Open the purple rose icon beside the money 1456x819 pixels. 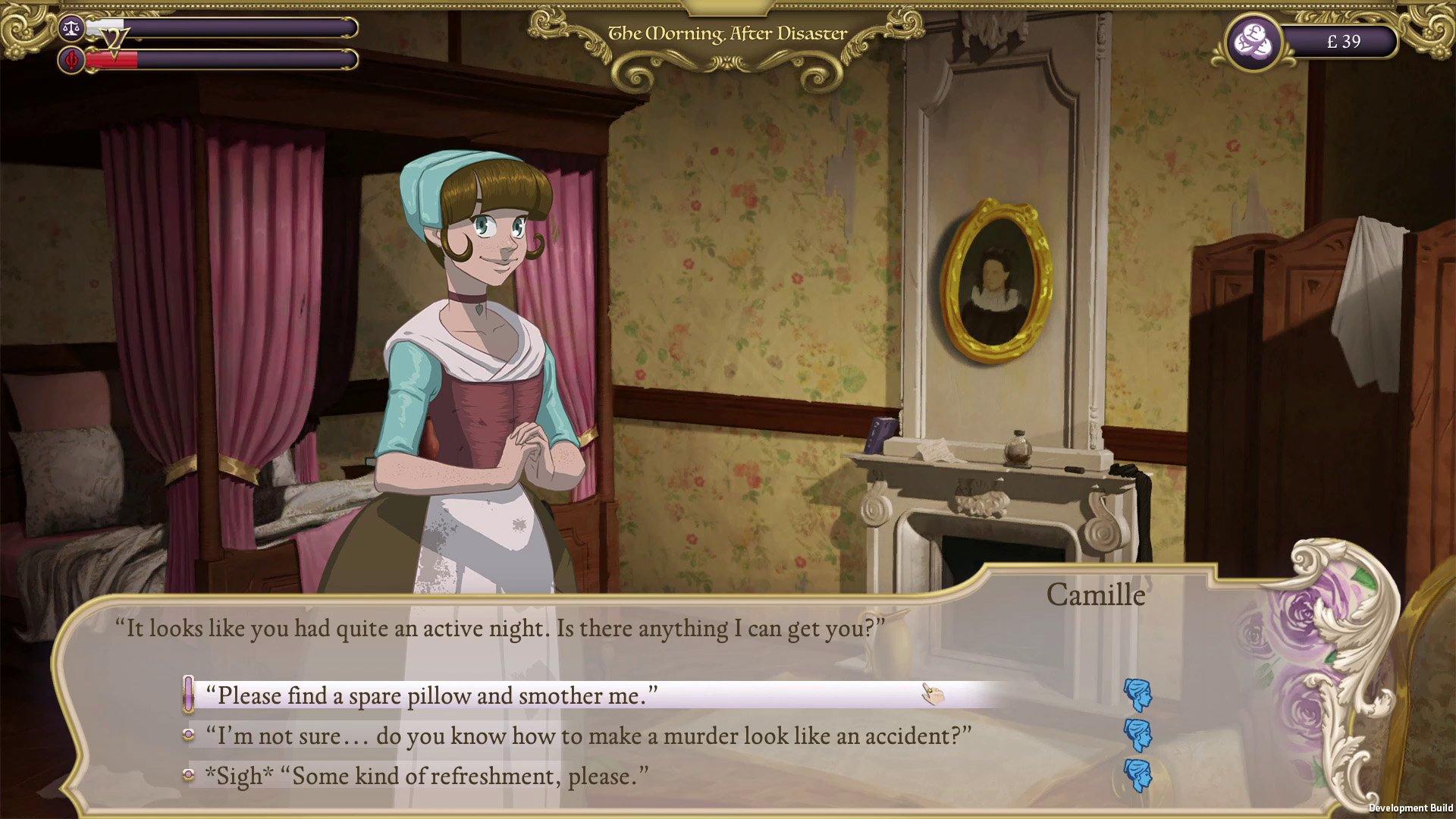1254,41
